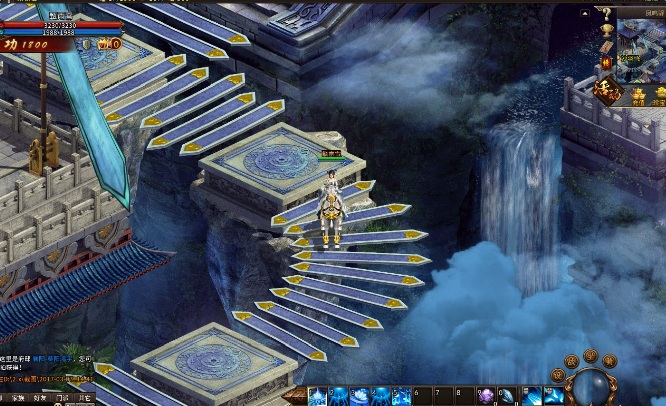Activate the skill in hotbar slot 1
This screenshot has width=666, height=406.
[317, 397]
